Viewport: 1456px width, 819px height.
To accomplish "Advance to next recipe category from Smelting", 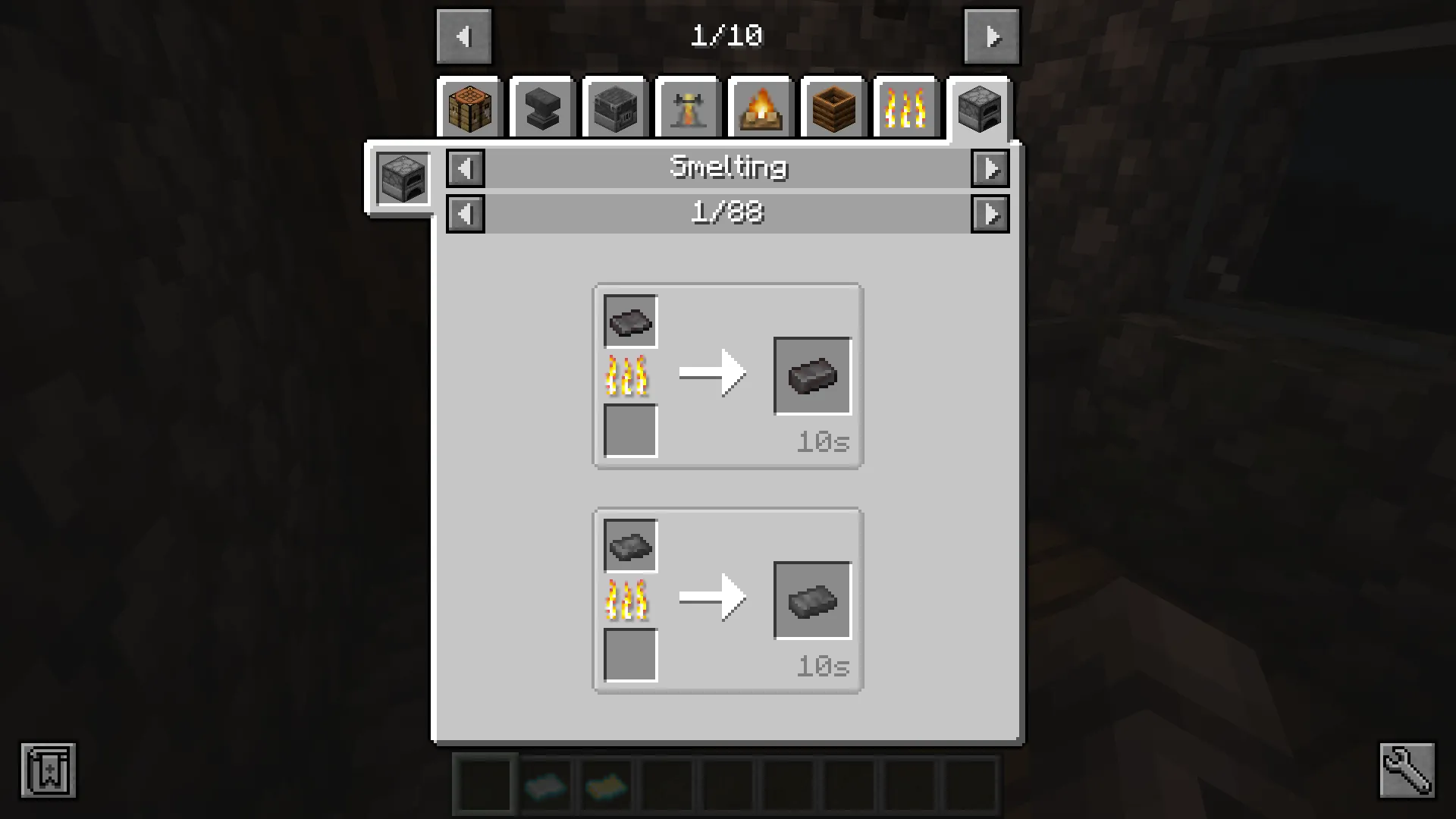I will (x=990, y=168).
